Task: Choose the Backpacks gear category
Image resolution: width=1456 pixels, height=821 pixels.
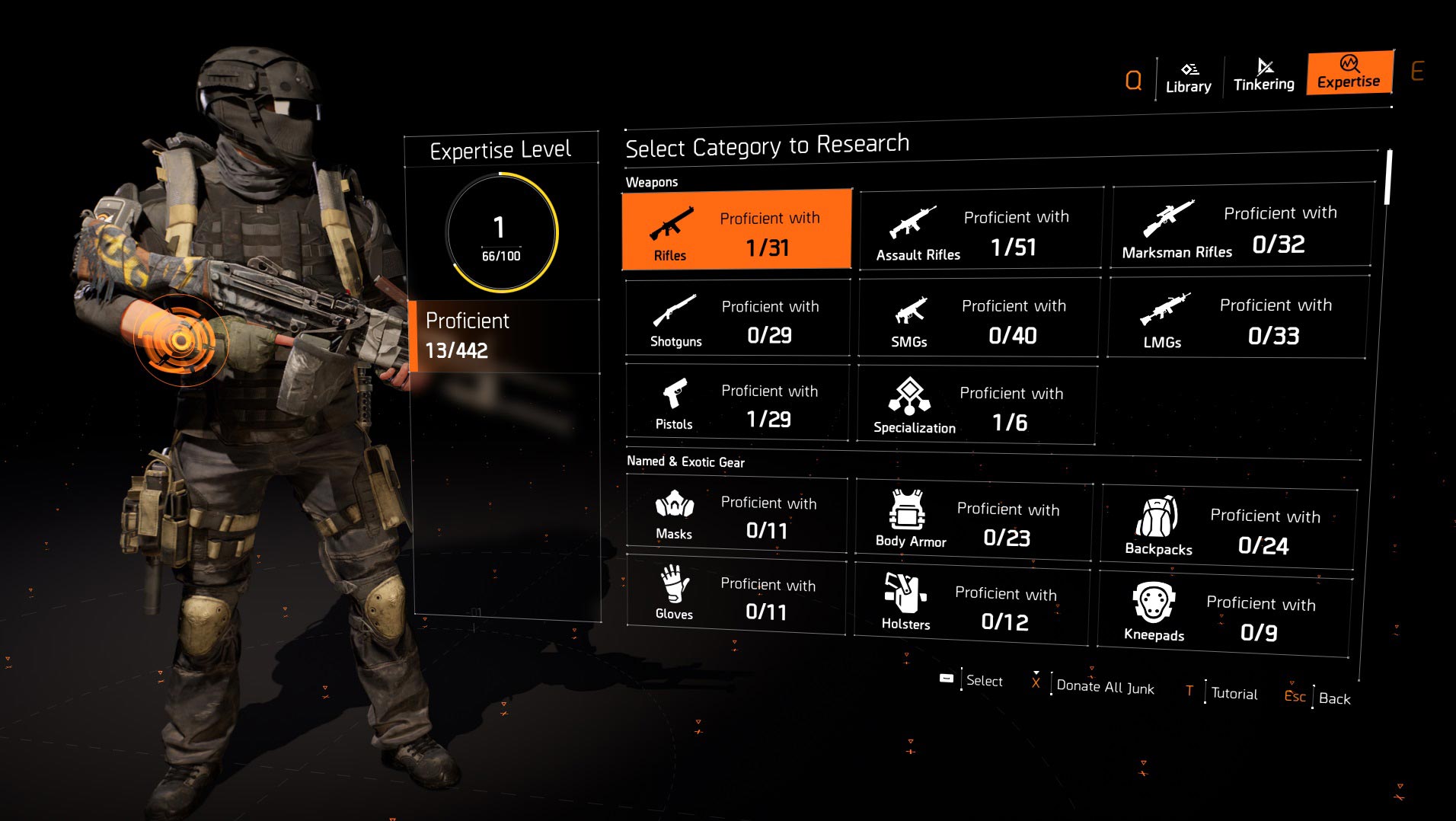Action: [x=1228, y=529]
